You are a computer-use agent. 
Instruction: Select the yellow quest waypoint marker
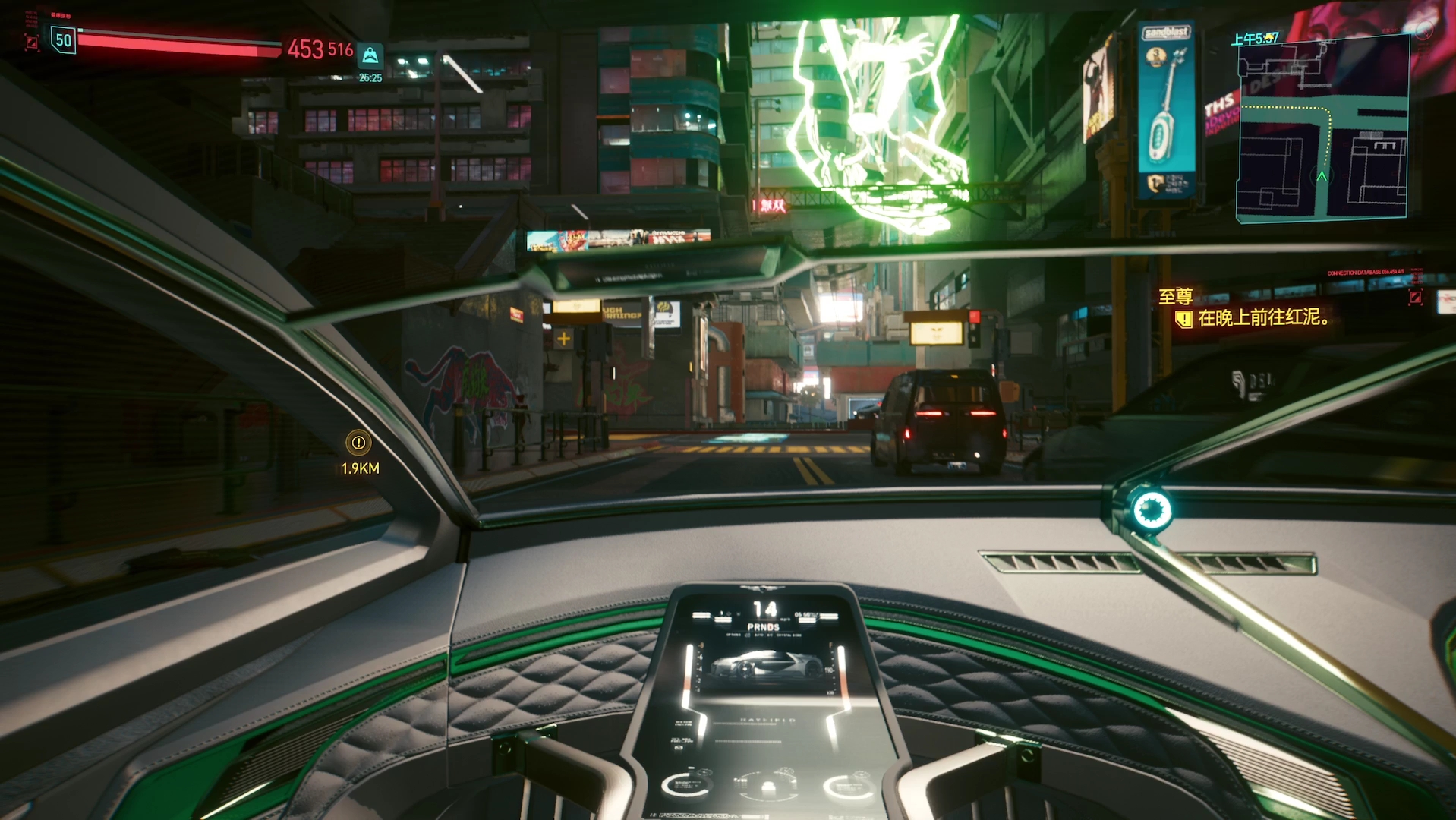(x=358, y=443)
